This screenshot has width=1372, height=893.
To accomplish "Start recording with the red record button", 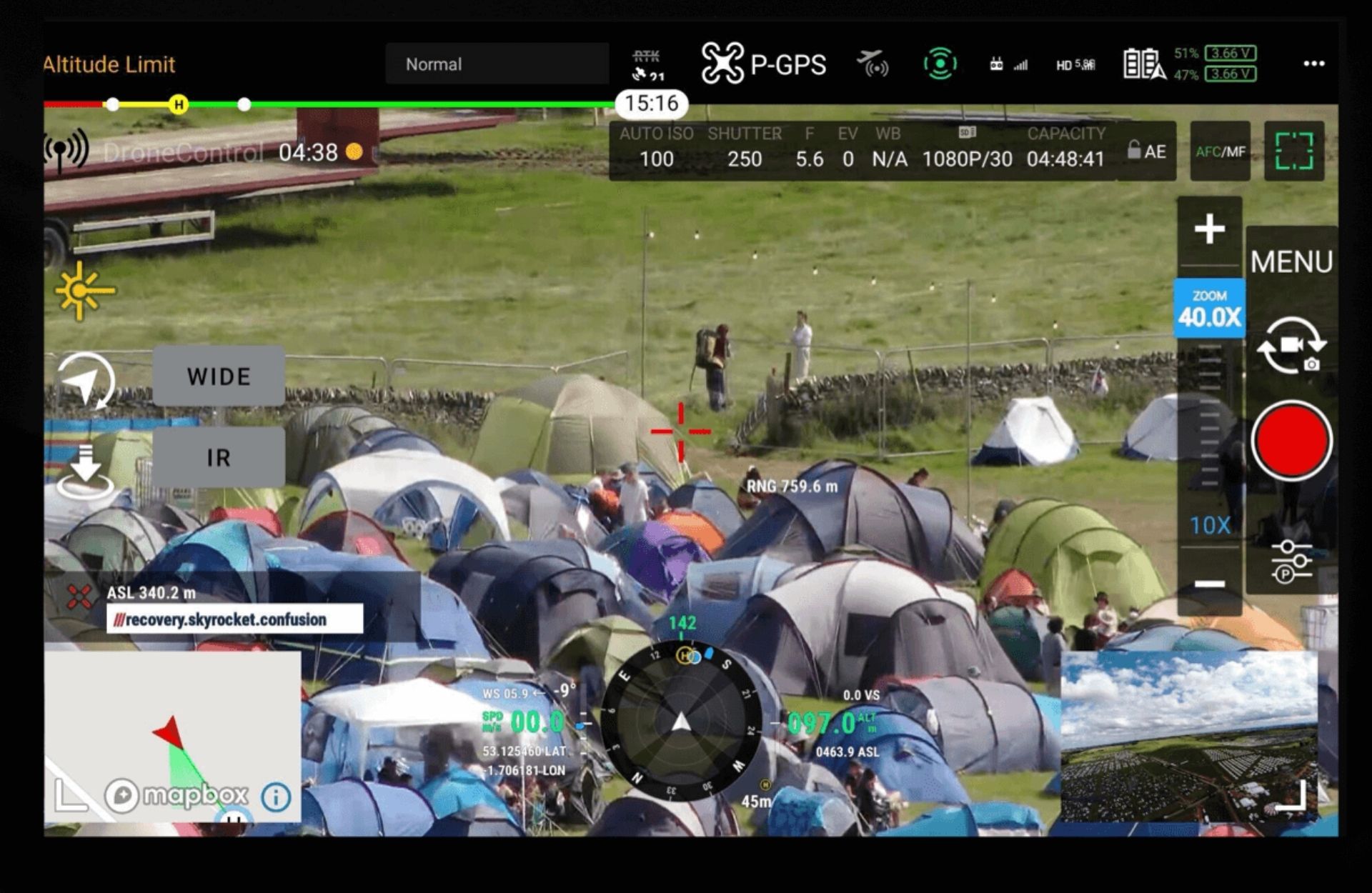I will (x=1291, y=440).
